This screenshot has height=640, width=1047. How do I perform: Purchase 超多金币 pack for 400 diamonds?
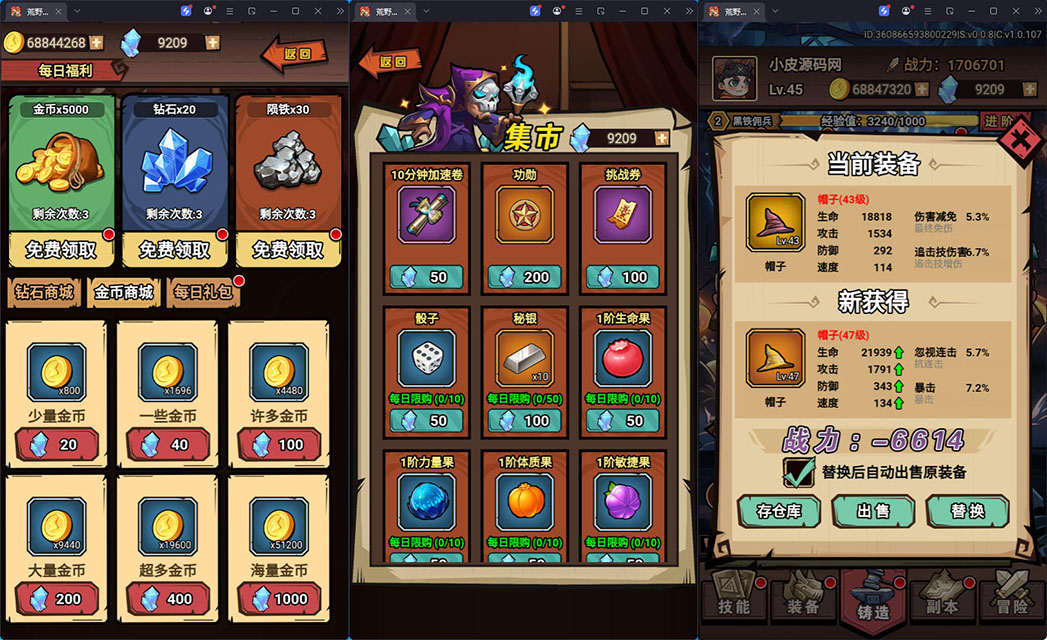point(167,598)
